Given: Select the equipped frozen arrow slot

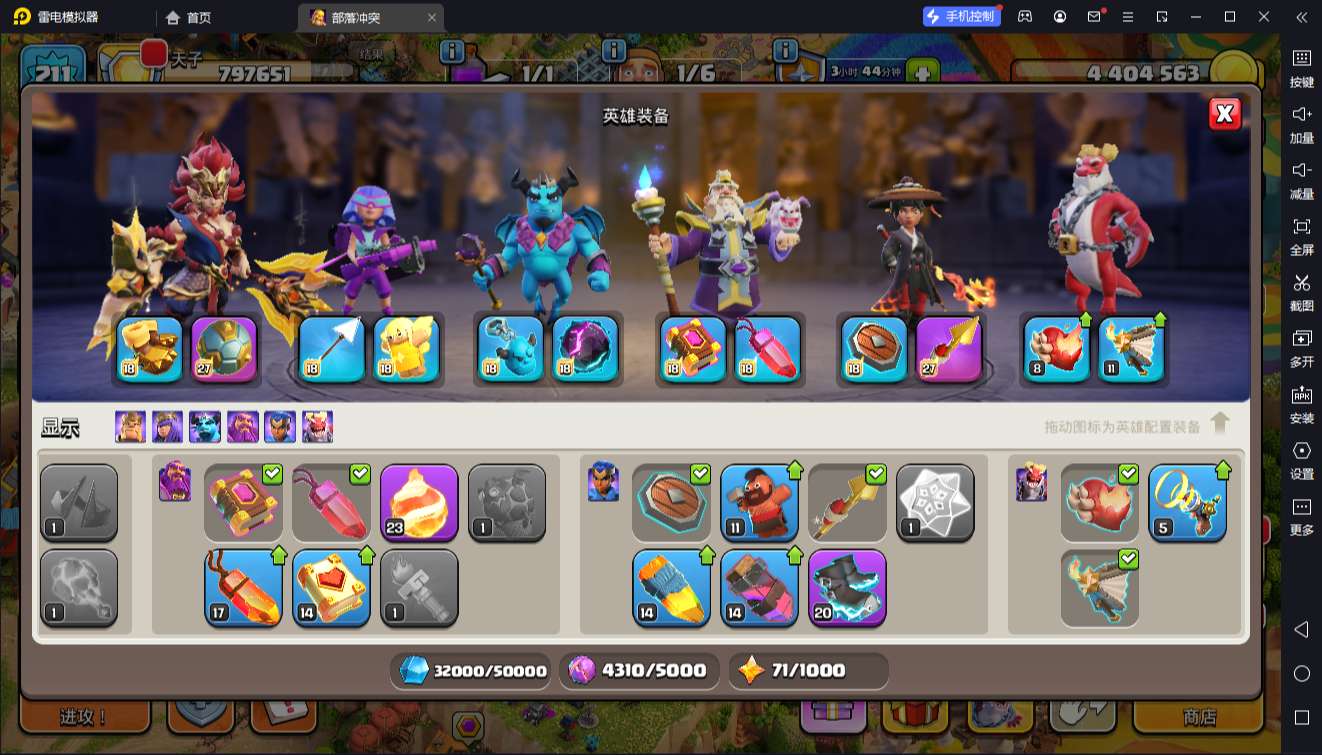Looking at the screenshot, I should (332, 349).
